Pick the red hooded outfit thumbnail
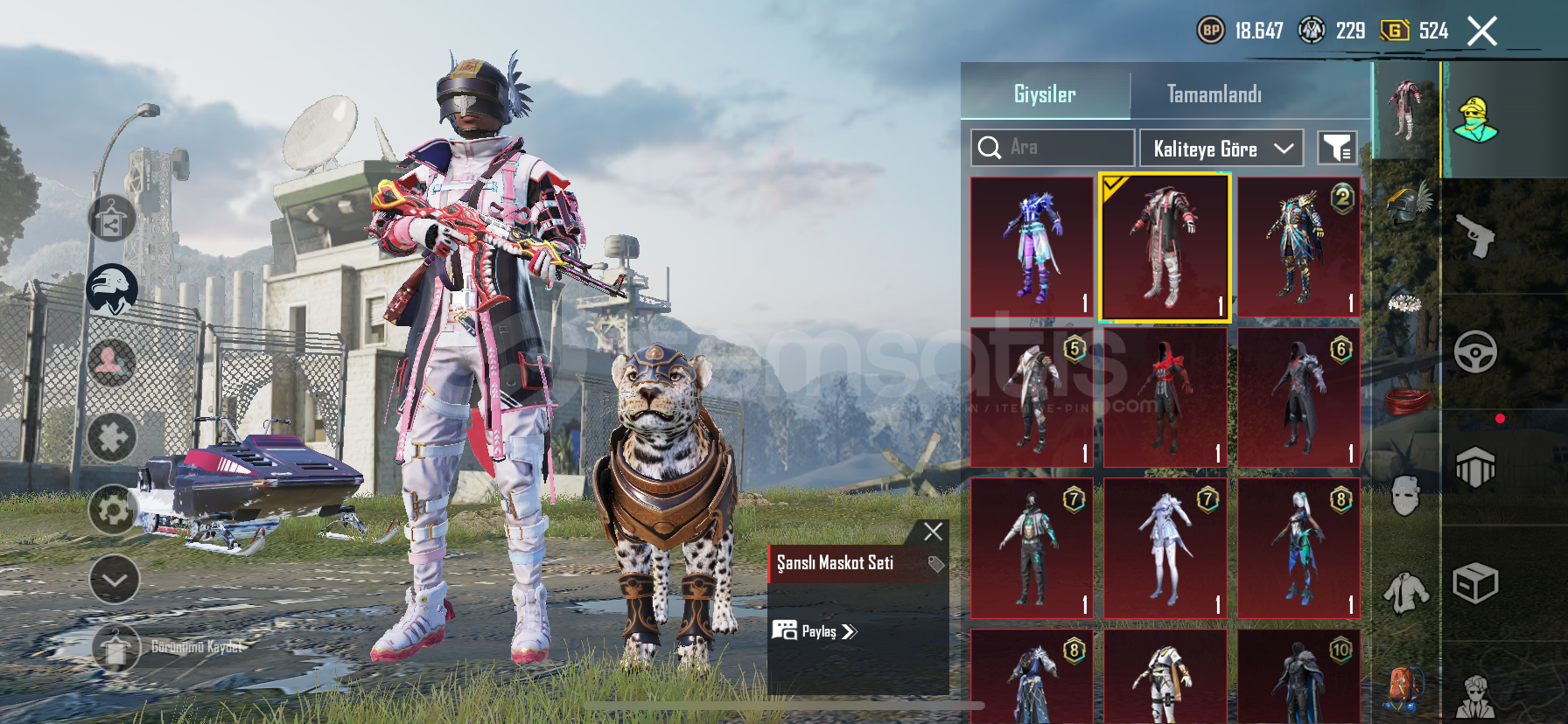Viewport: 1568px width, 724px height. pos(1165,398)
